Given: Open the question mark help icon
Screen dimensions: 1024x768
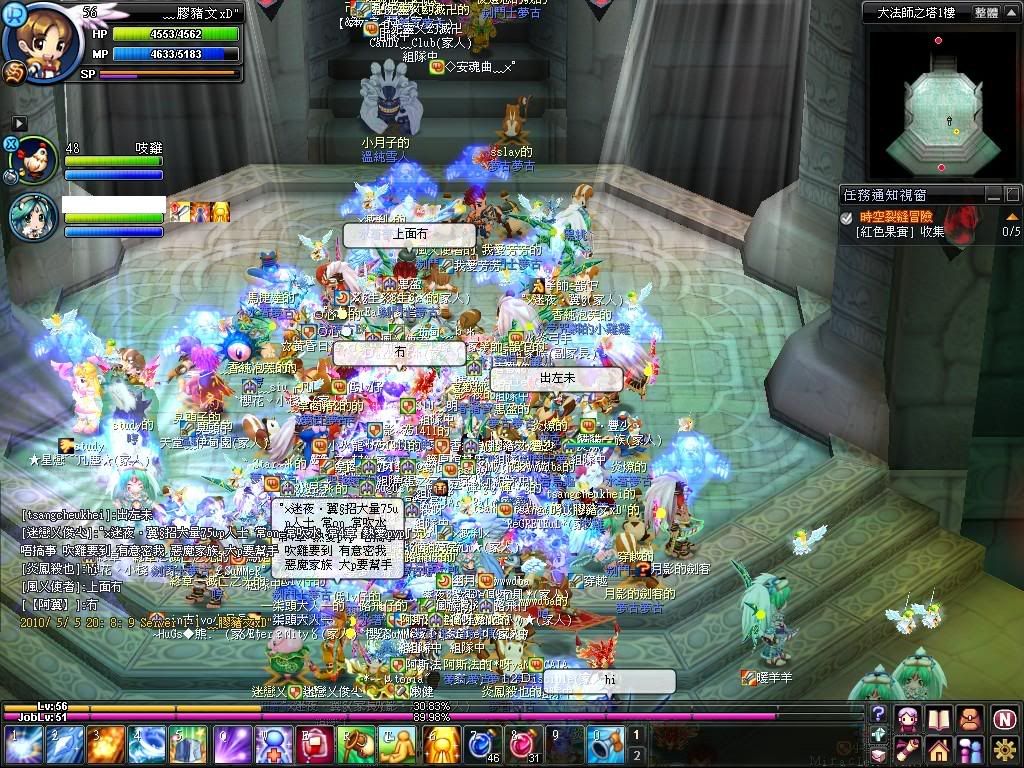Looking at the screenshot, I should click(878, 713).
